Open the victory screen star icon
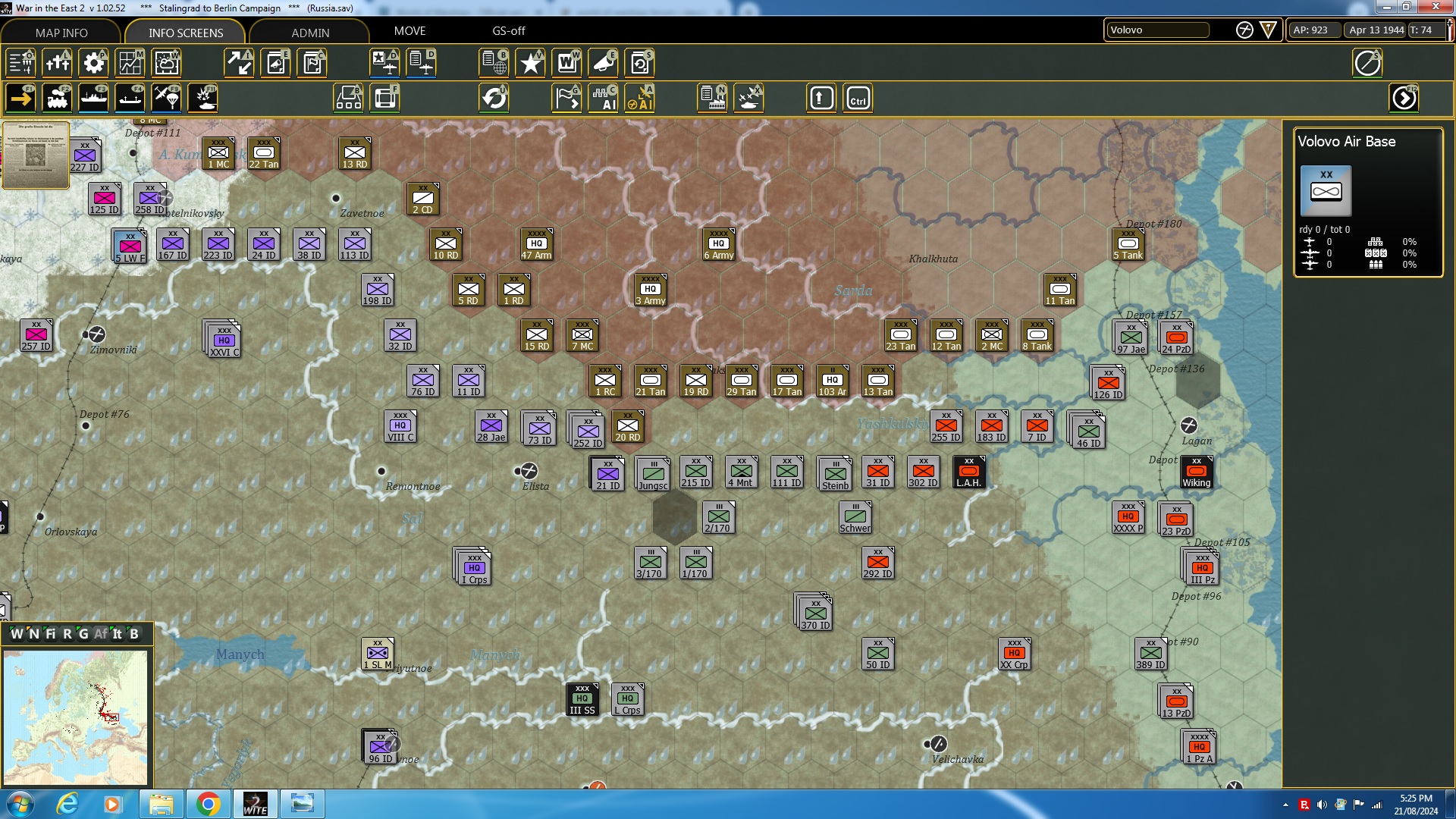The height and width of the screenshot is (819, 1456). (x=530, y=63)
